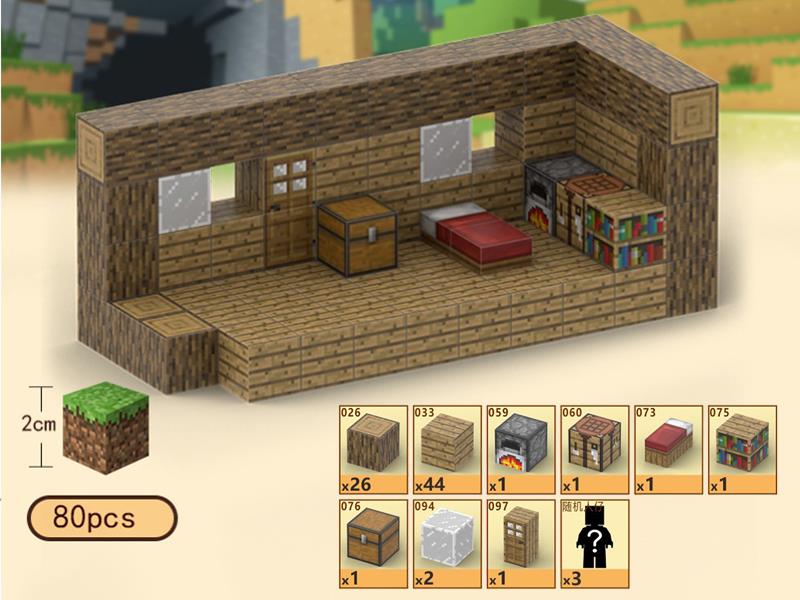Select the wooden door tile
The height and width of the screenshot is (600, 800).
pyautogui.click(x=519, y=542)
